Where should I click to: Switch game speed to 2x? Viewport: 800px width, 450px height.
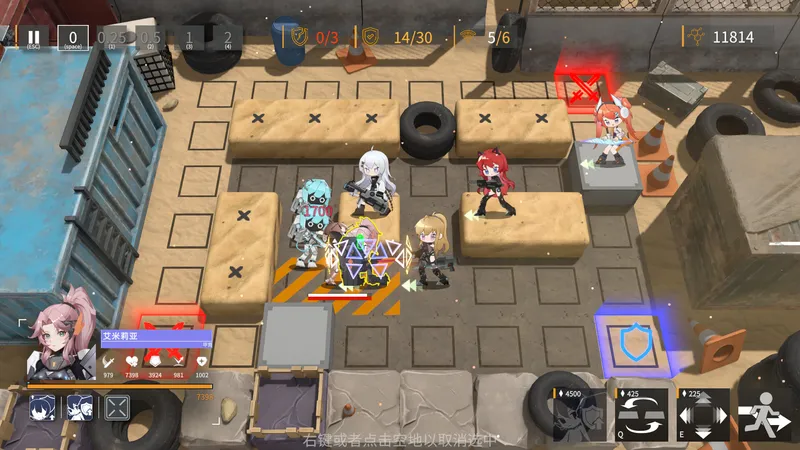(x=227, y=38)
